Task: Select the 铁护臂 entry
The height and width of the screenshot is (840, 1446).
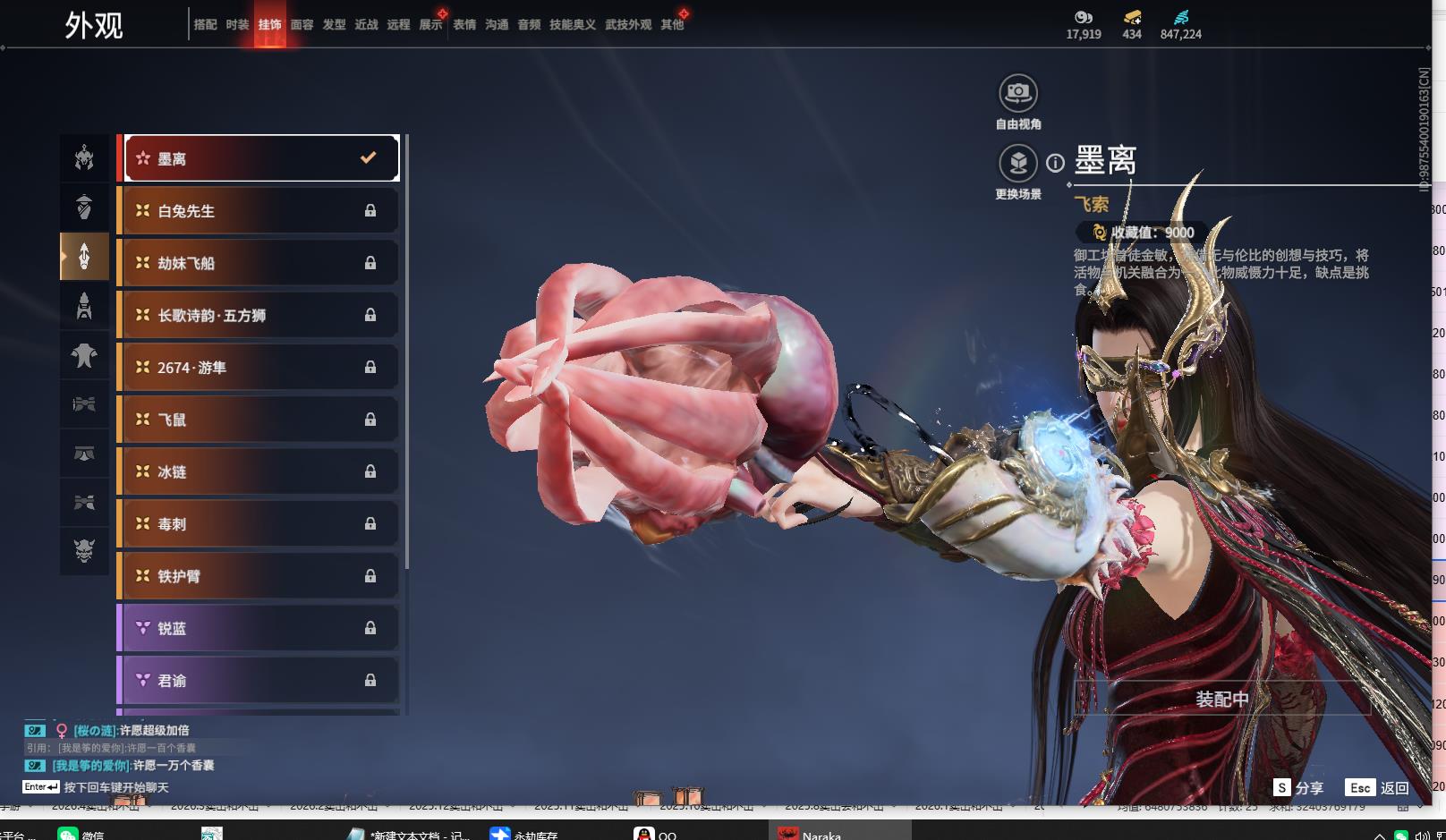Action: [259, 576]
